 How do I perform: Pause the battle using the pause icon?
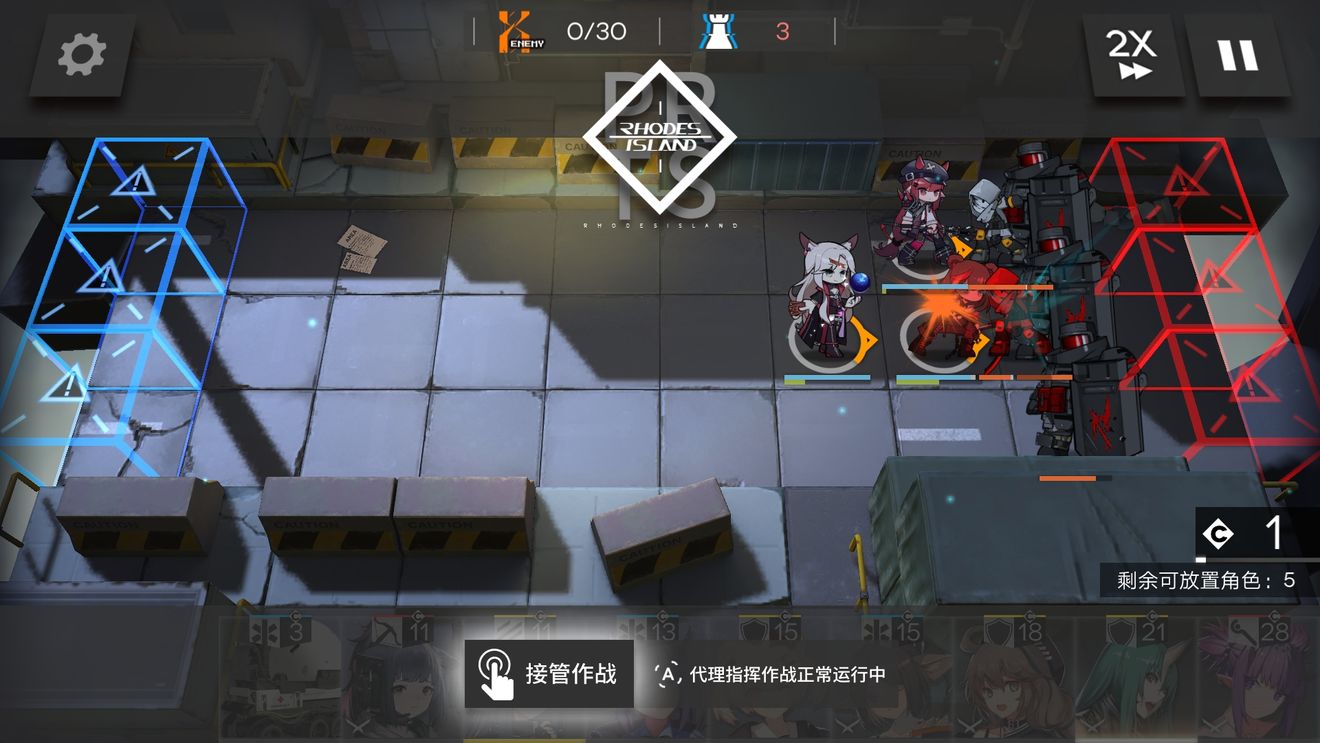[x=1240, y=55]
